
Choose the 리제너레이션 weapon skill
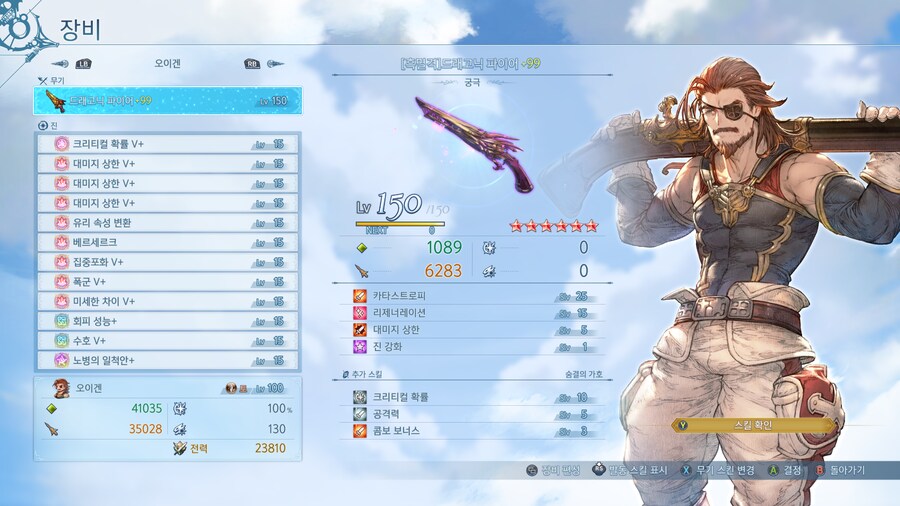(x=470, y=313)
